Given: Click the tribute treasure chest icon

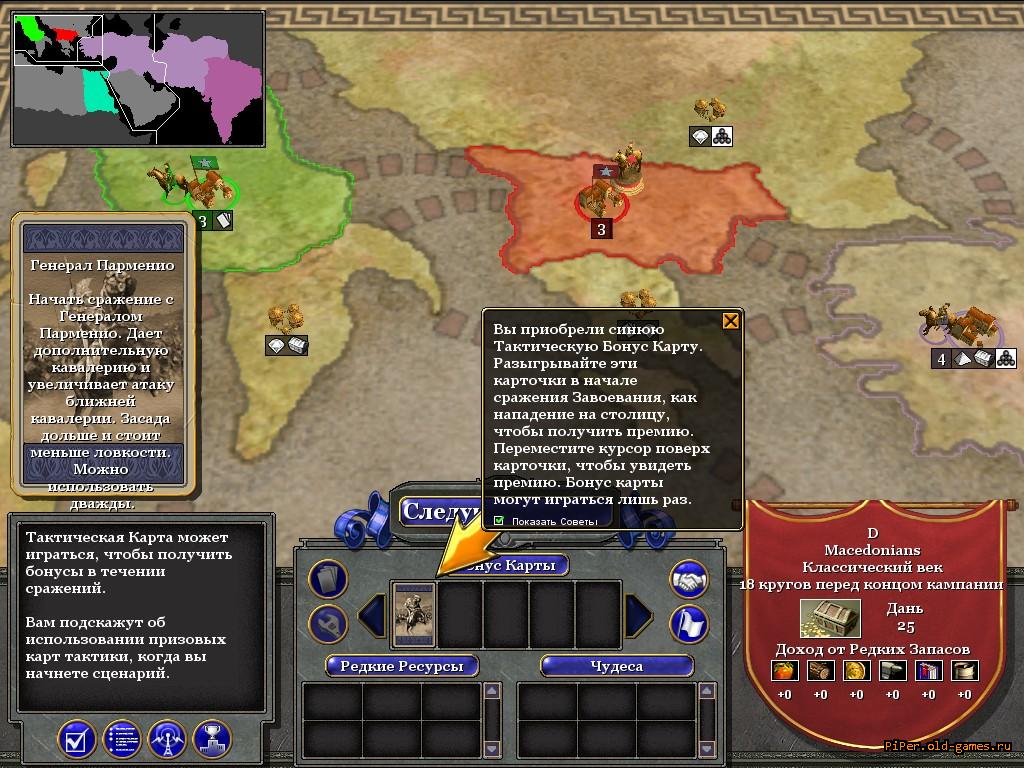Looking at the screenshot, I should point(829,619).
